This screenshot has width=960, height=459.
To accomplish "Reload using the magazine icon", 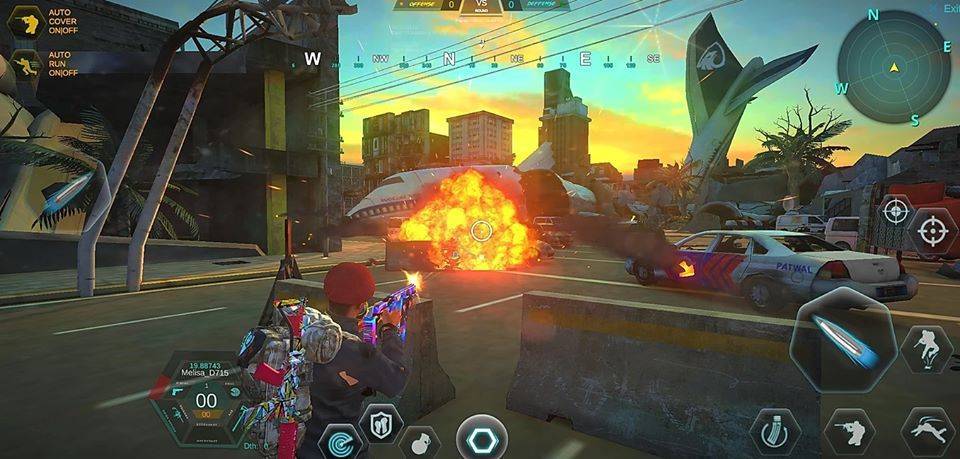I will coord(774,429).
